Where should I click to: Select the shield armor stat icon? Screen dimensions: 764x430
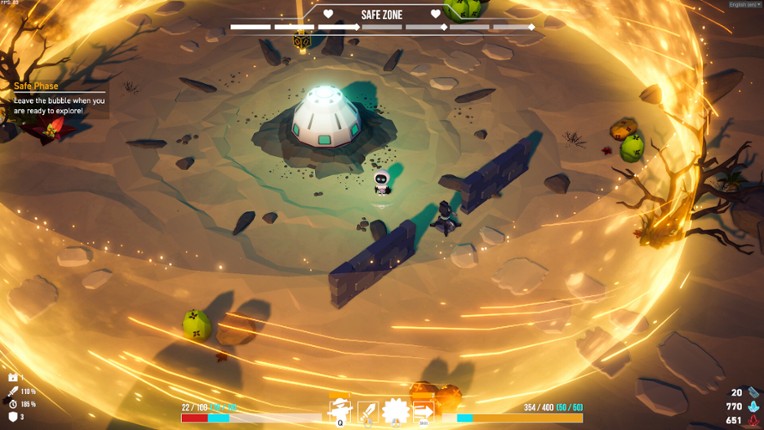pos(13,416)
